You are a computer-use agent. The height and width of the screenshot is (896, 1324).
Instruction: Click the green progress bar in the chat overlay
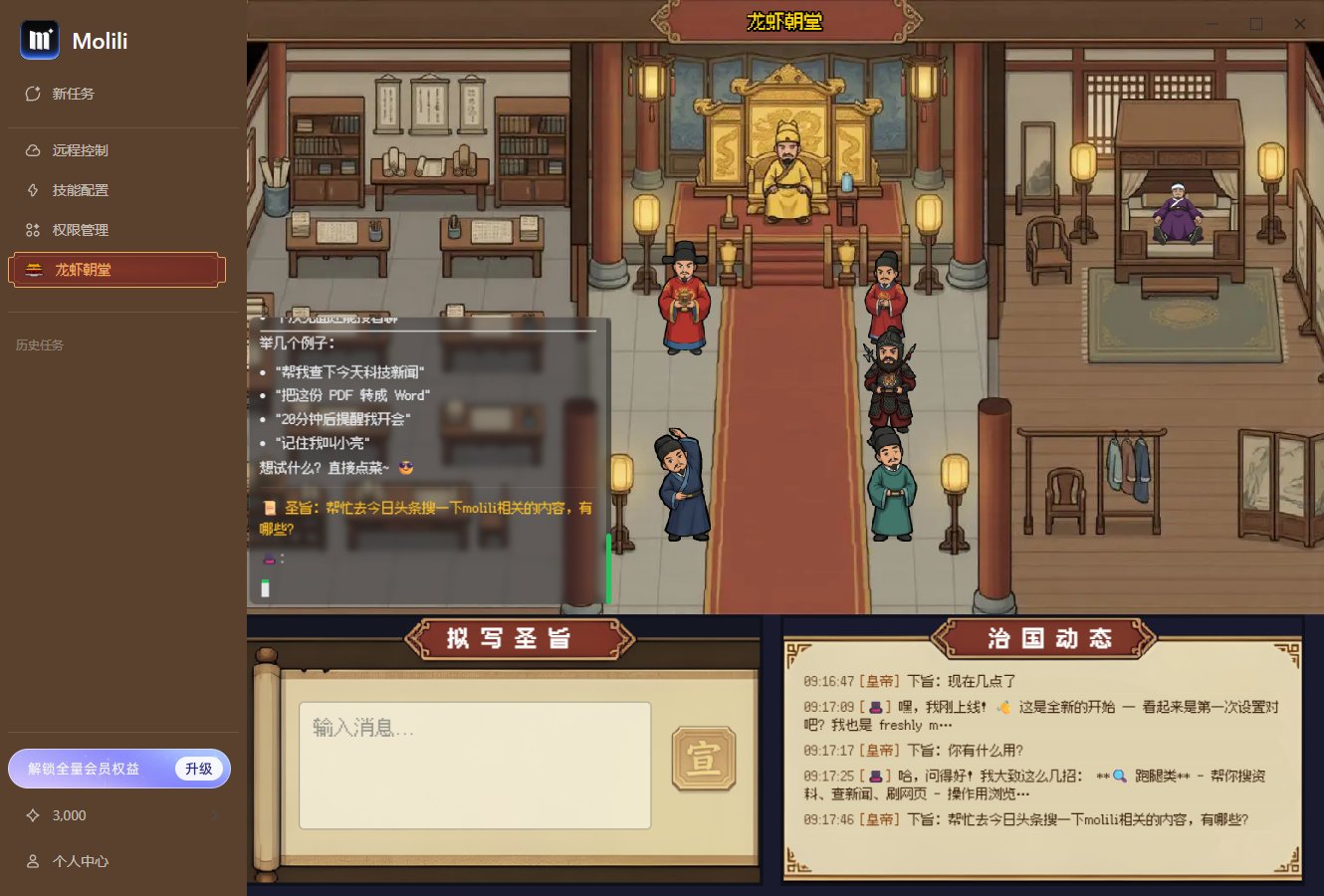point(608,567)
